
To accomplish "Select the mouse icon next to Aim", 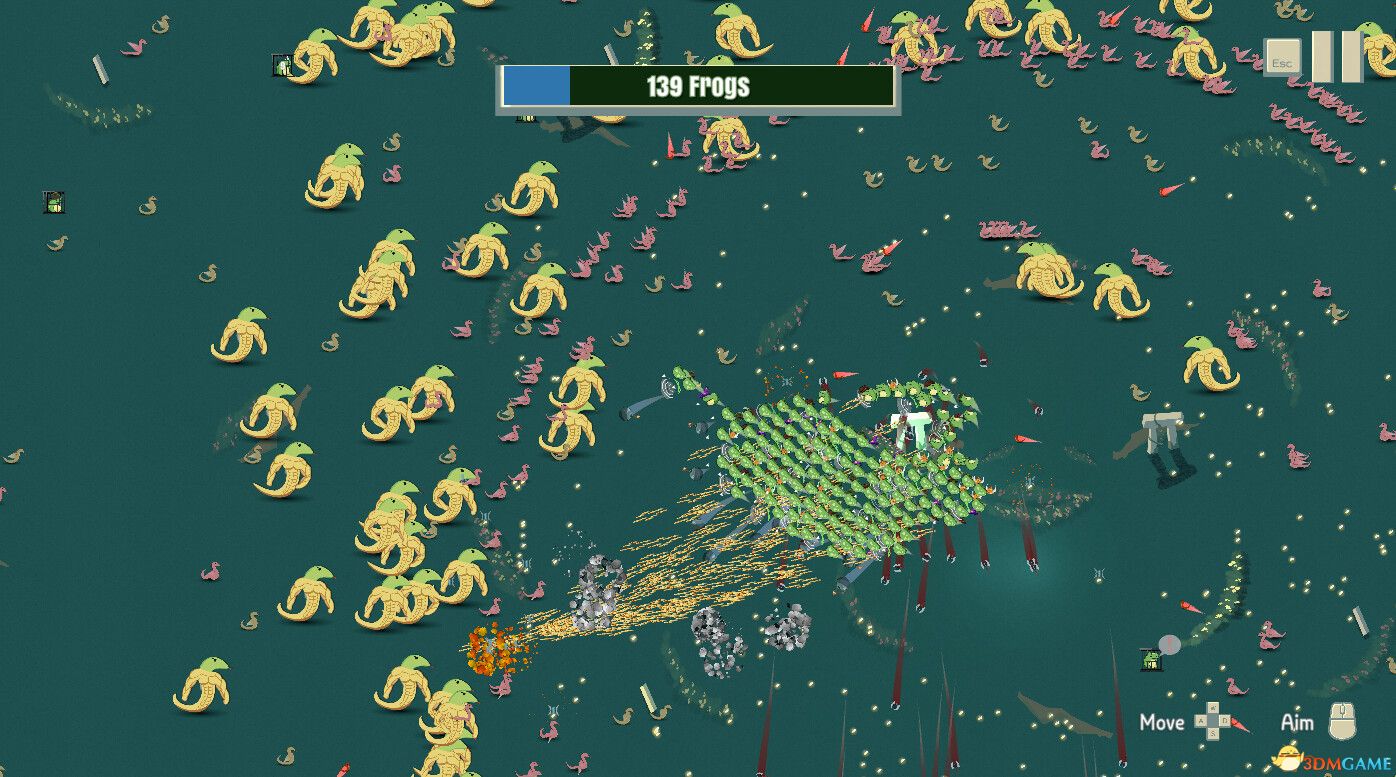I will [1341, 721].
